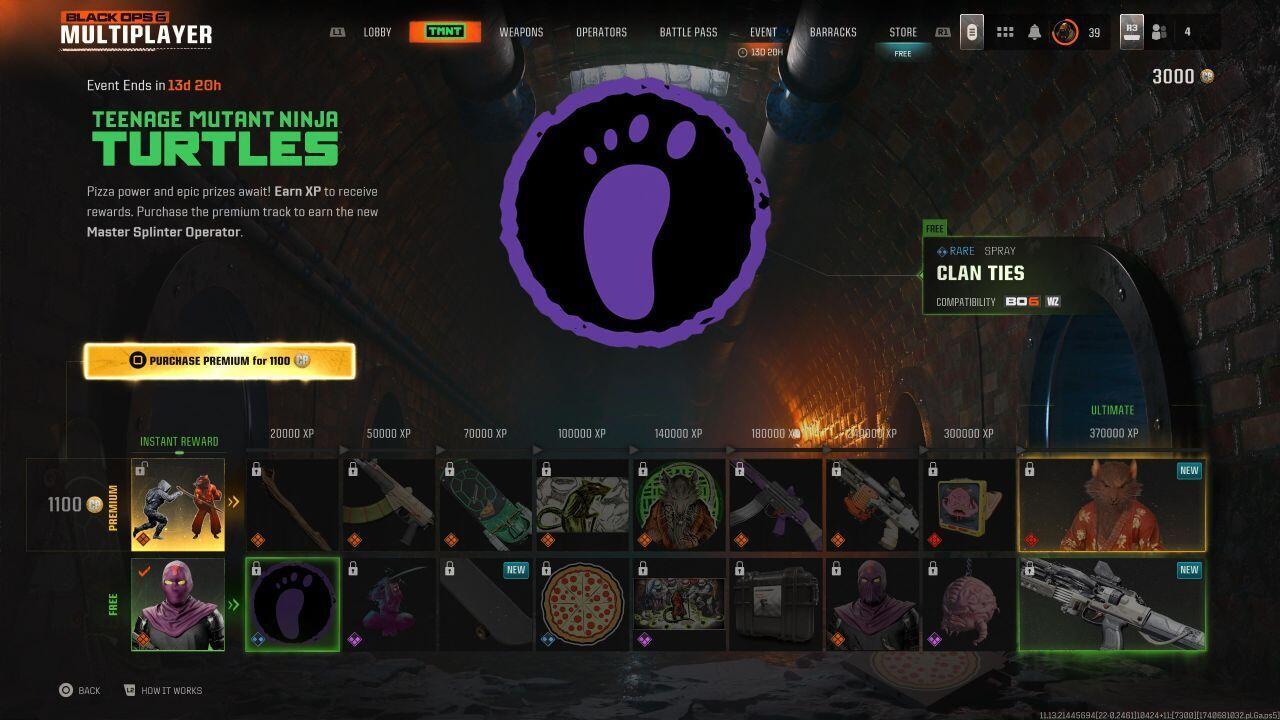This screenshot has width=1280, height=720.
Task: Open the Store page
Action: [902, 31]
